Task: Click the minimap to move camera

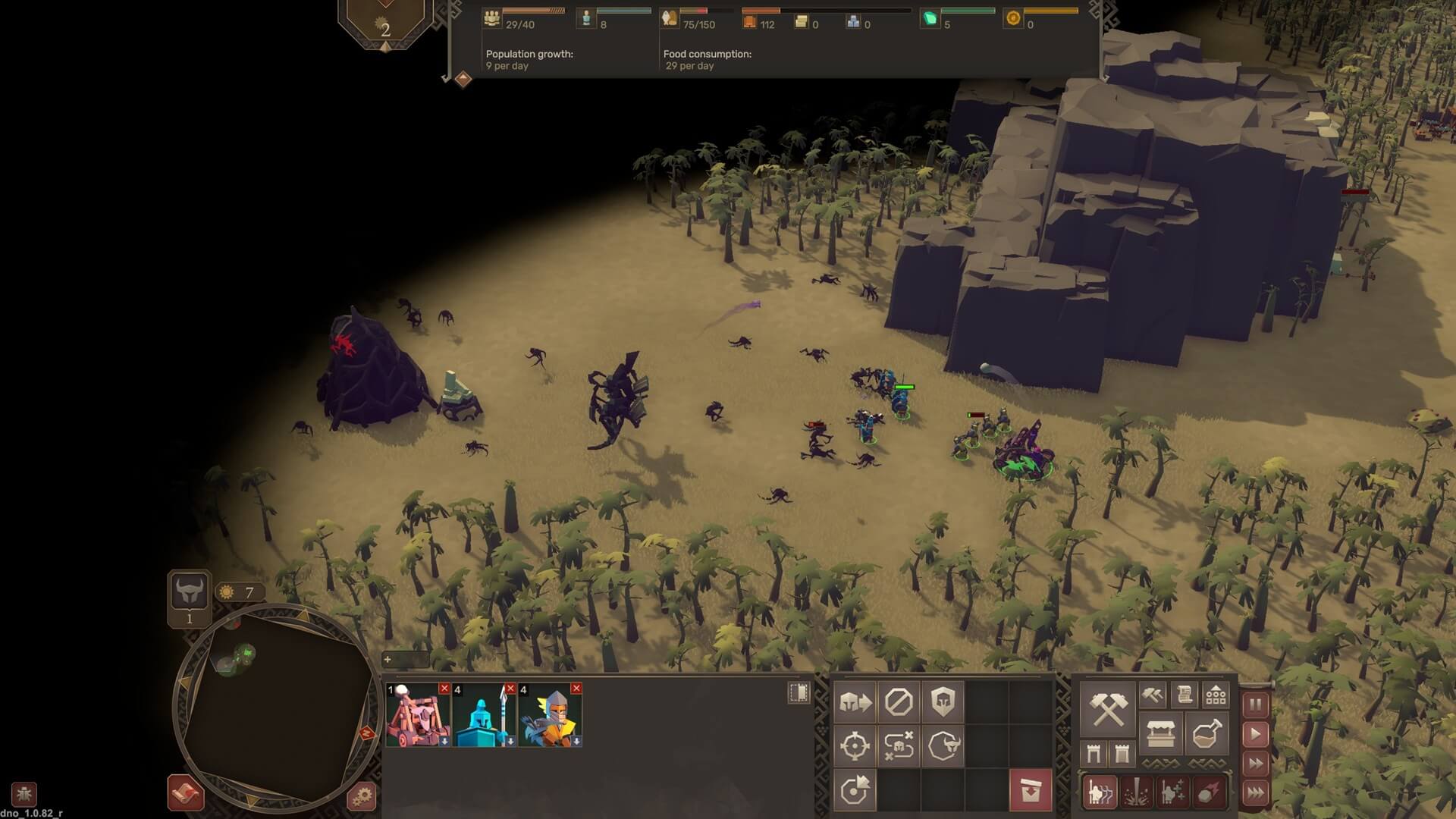Action: (277, 705)
